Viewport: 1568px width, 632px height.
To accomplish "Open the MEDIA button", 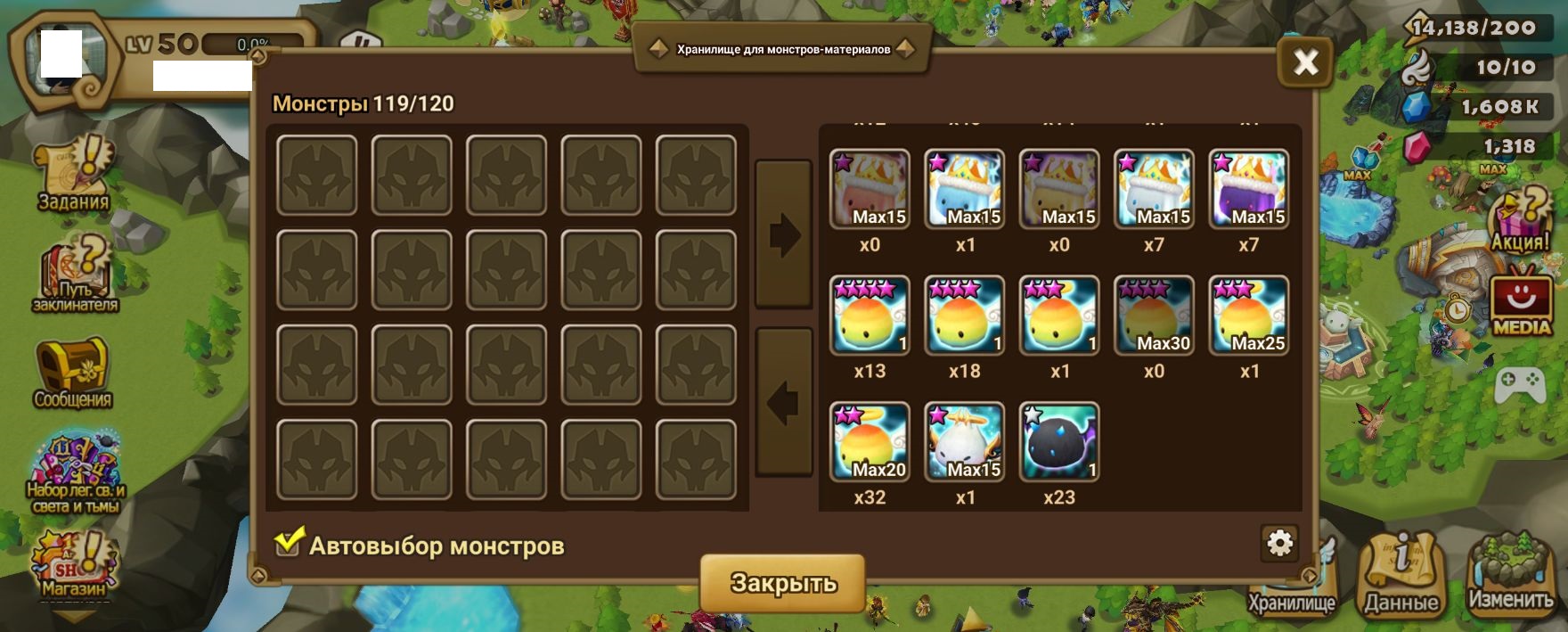I will 1522,305.
